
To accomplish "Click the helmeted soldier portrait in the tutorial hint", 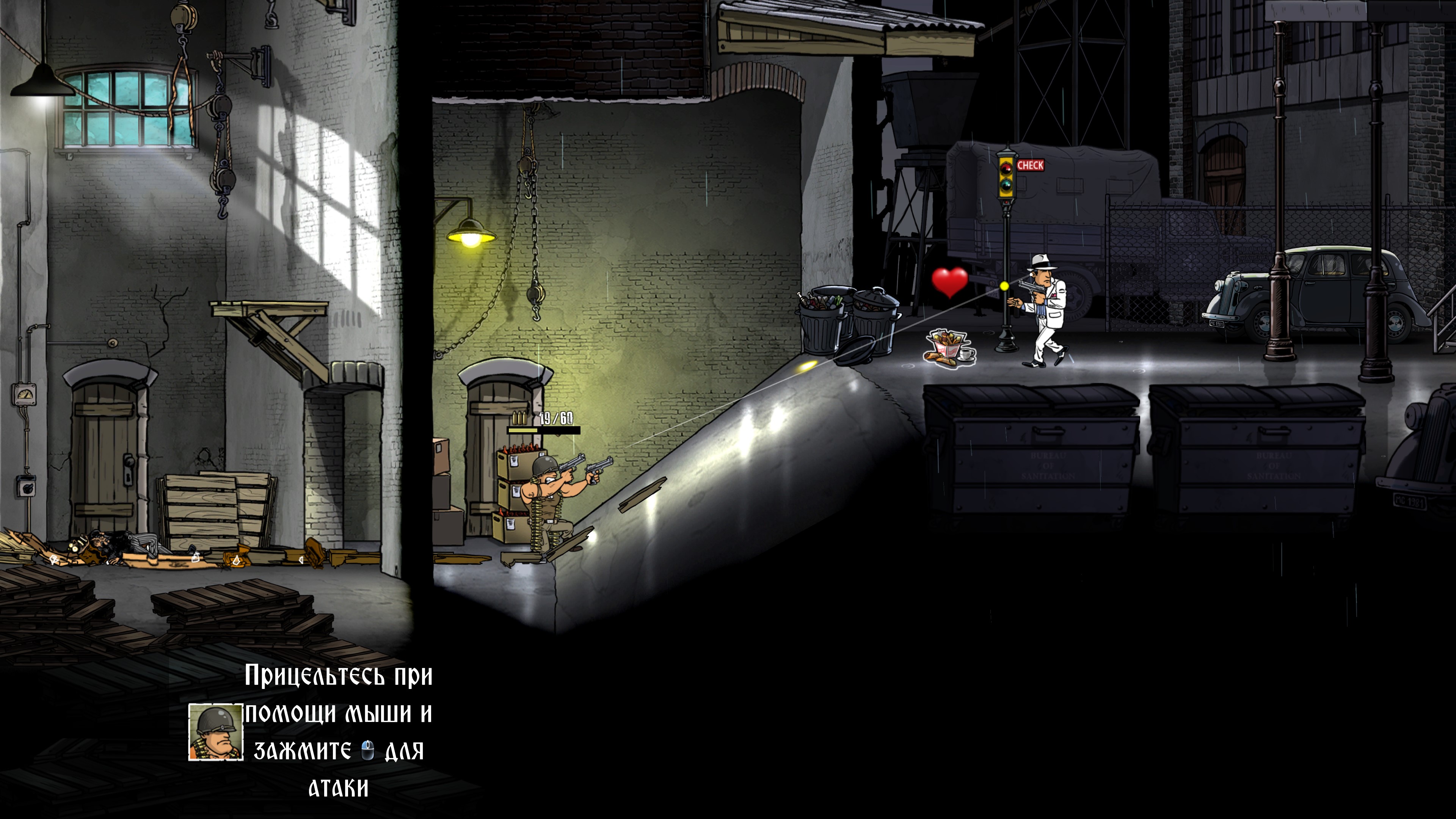I will click(x=215, y=732).
